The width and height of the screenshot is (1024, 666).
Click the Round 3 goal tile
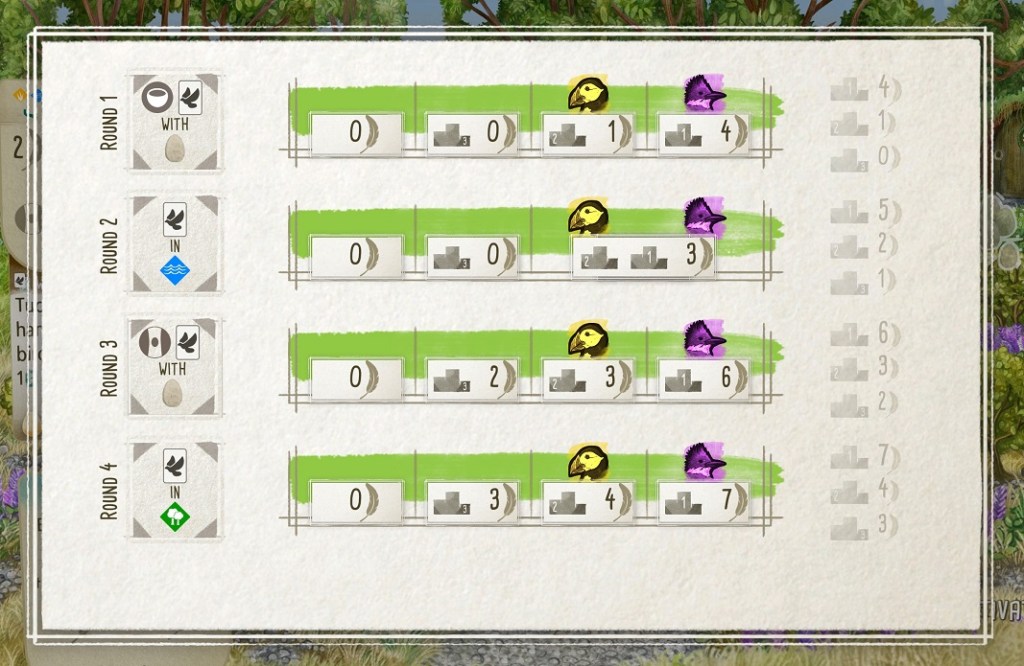175,368
